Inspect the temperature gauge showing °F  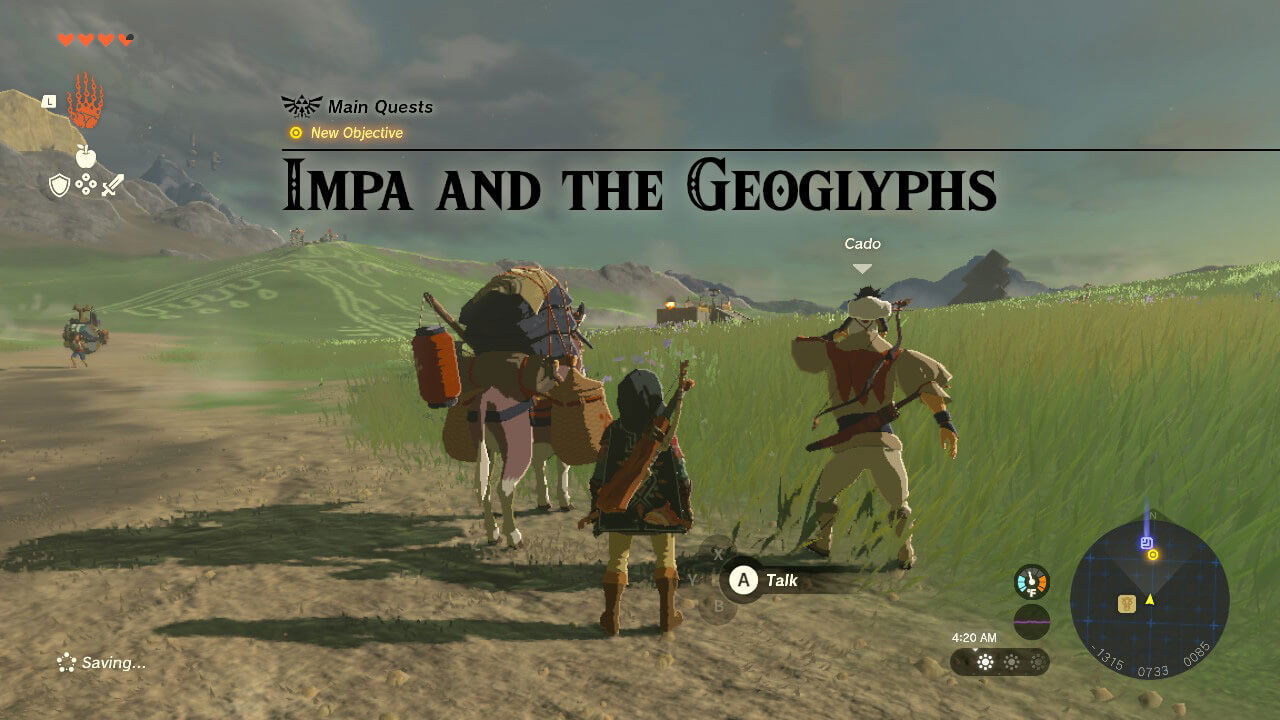(x=1031, y=583)
